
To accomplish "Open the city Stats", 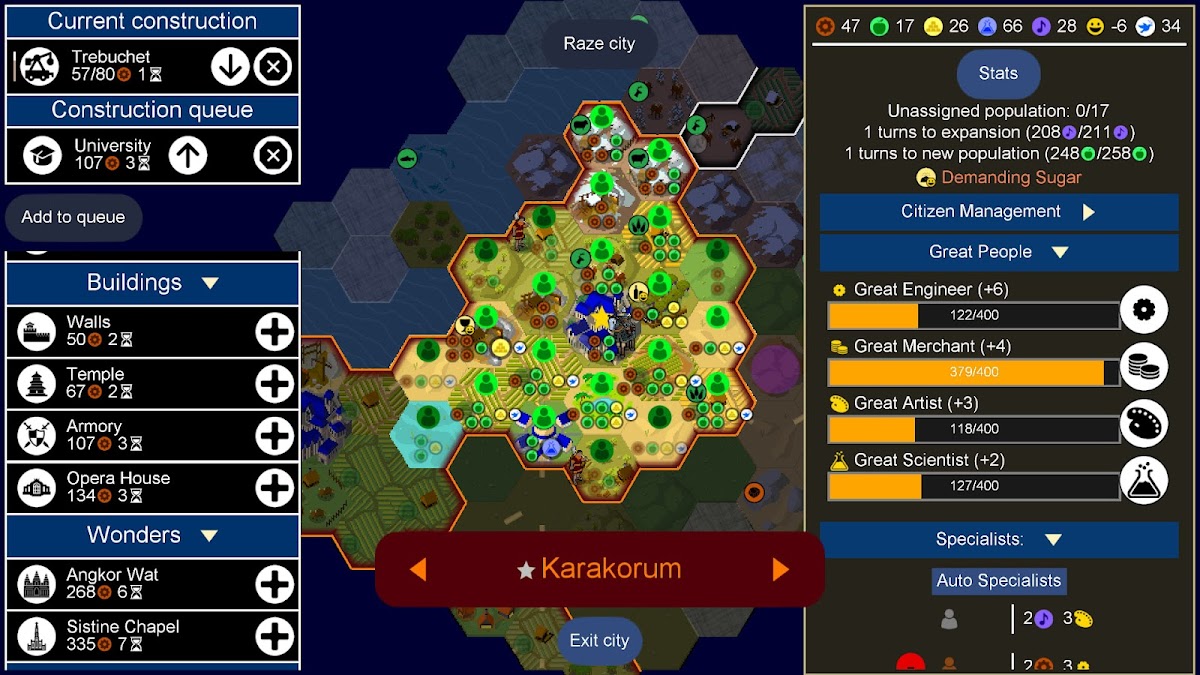I will (998, 73).
